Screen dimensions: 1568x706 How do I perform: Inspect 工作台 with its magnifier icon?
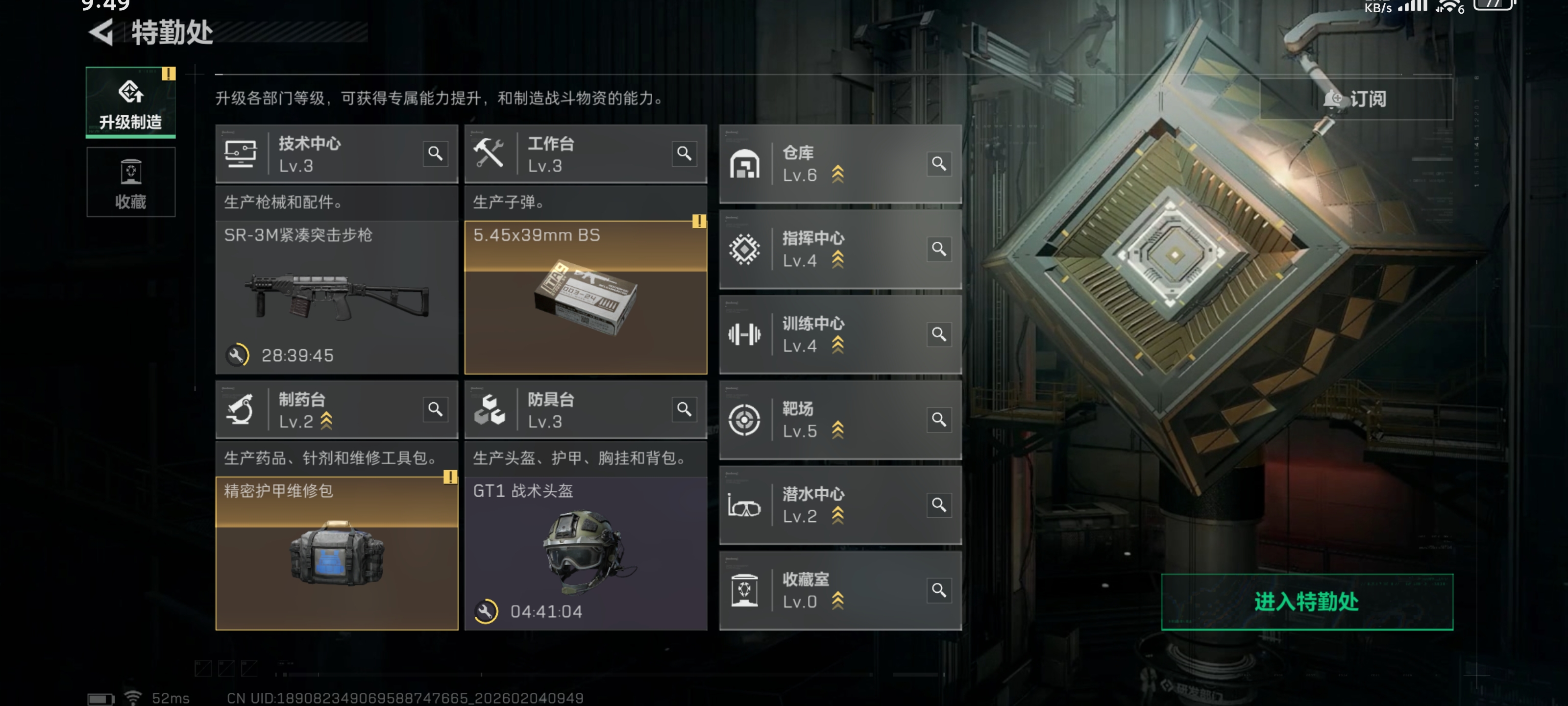coord(684,153)
